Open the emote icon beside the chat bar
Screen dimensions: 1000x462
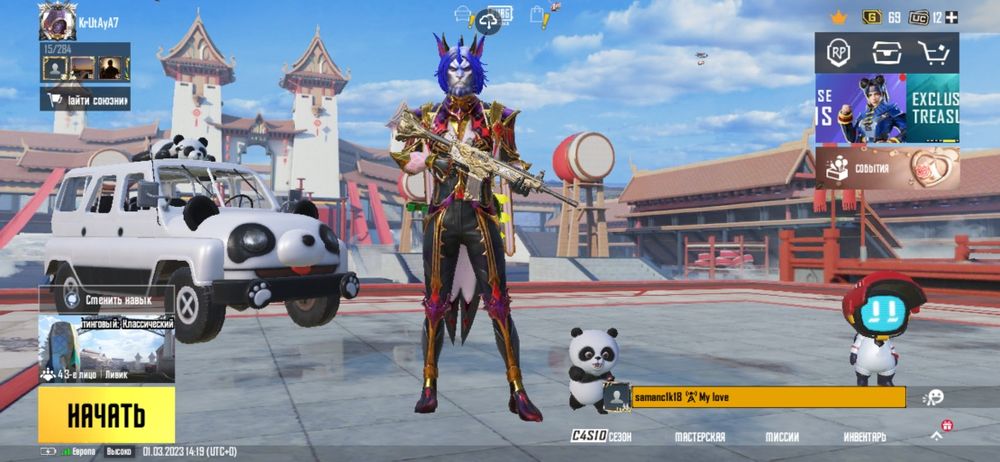(x=934, y=397)
